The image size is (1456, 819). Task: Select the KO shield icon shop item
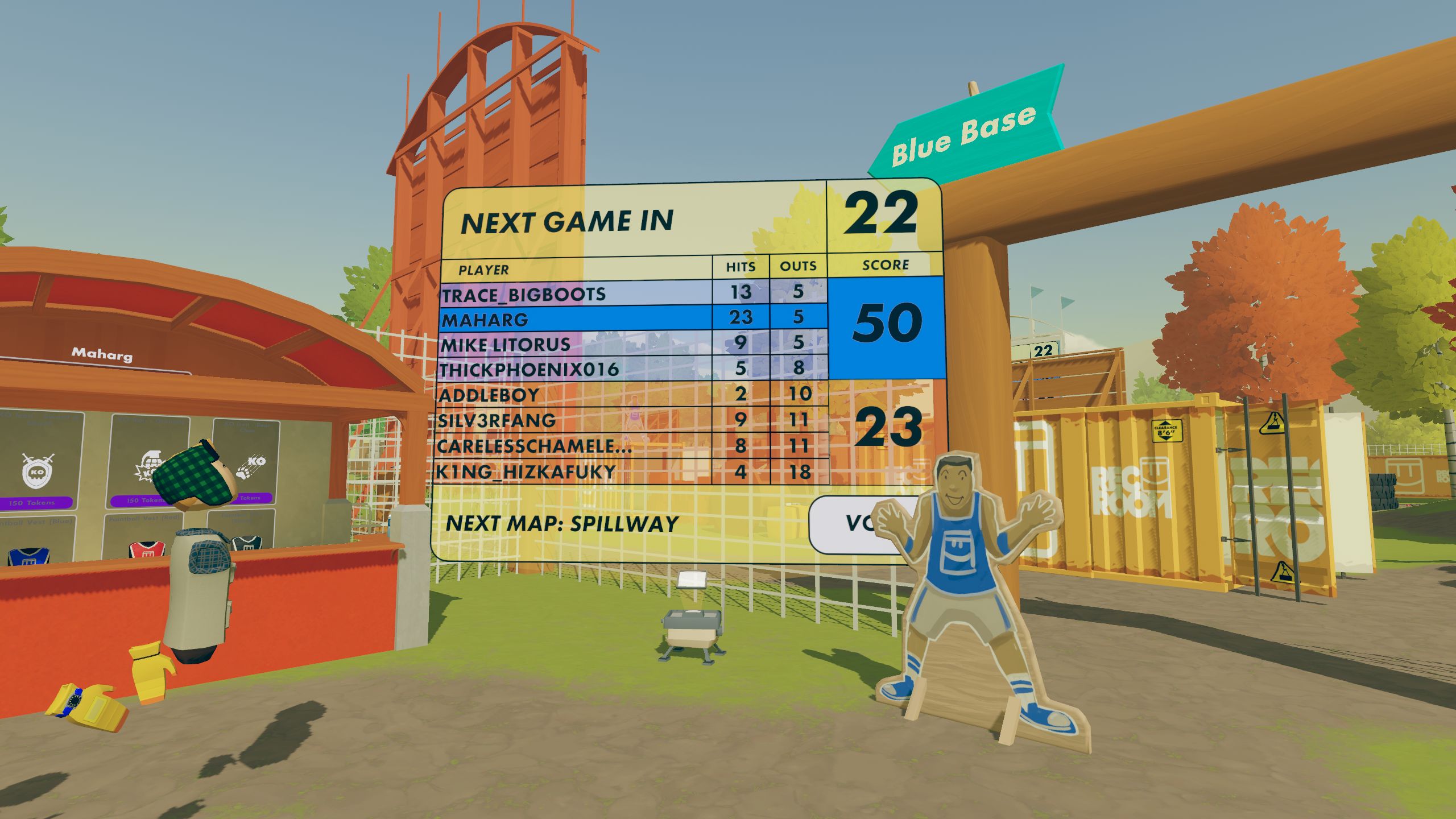[x=38, y=472]
